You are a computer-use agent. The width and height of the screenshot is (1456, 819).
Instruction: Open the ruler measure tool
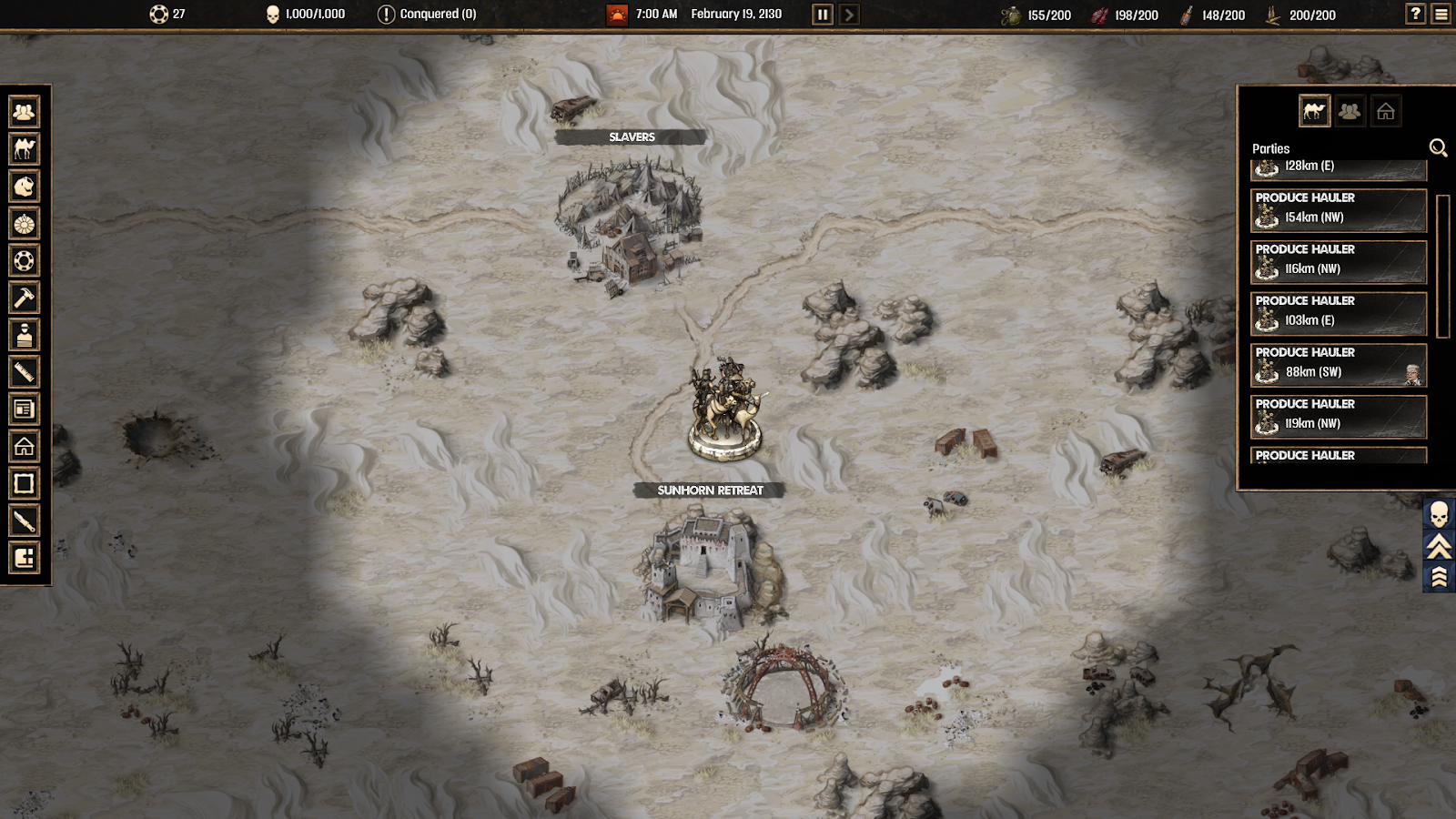coord(25,371)
